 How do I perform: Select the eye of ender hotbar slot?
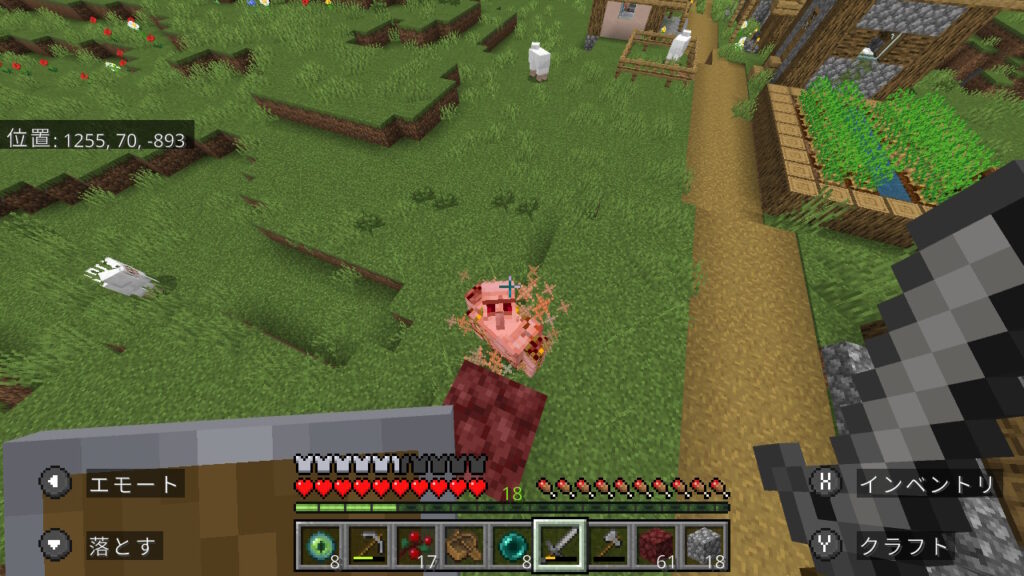[x=319, y=545]
